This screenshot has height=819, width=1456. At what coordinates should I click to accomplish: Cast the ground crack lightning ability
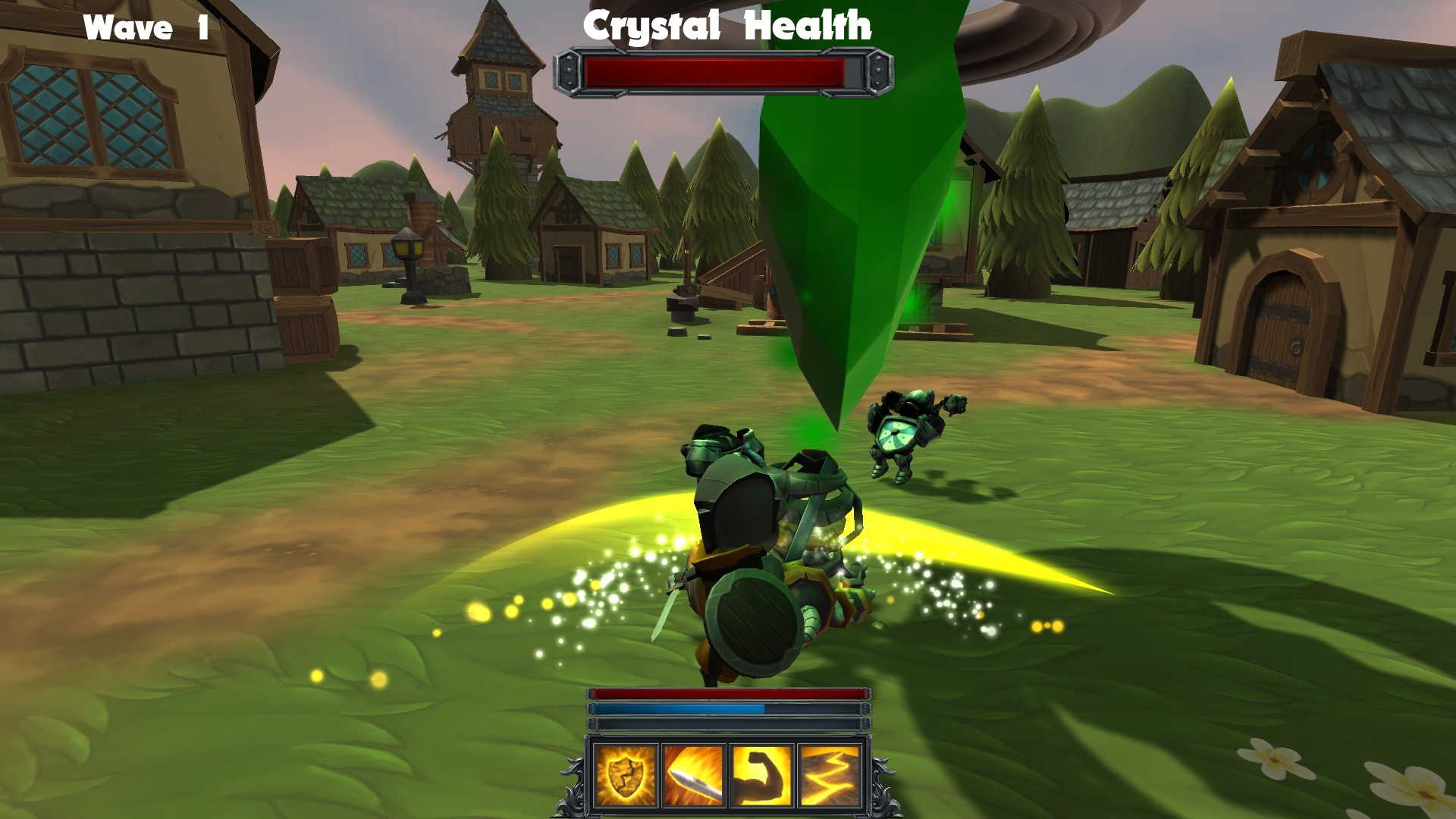pyautogui.click(x=829, y=775)
